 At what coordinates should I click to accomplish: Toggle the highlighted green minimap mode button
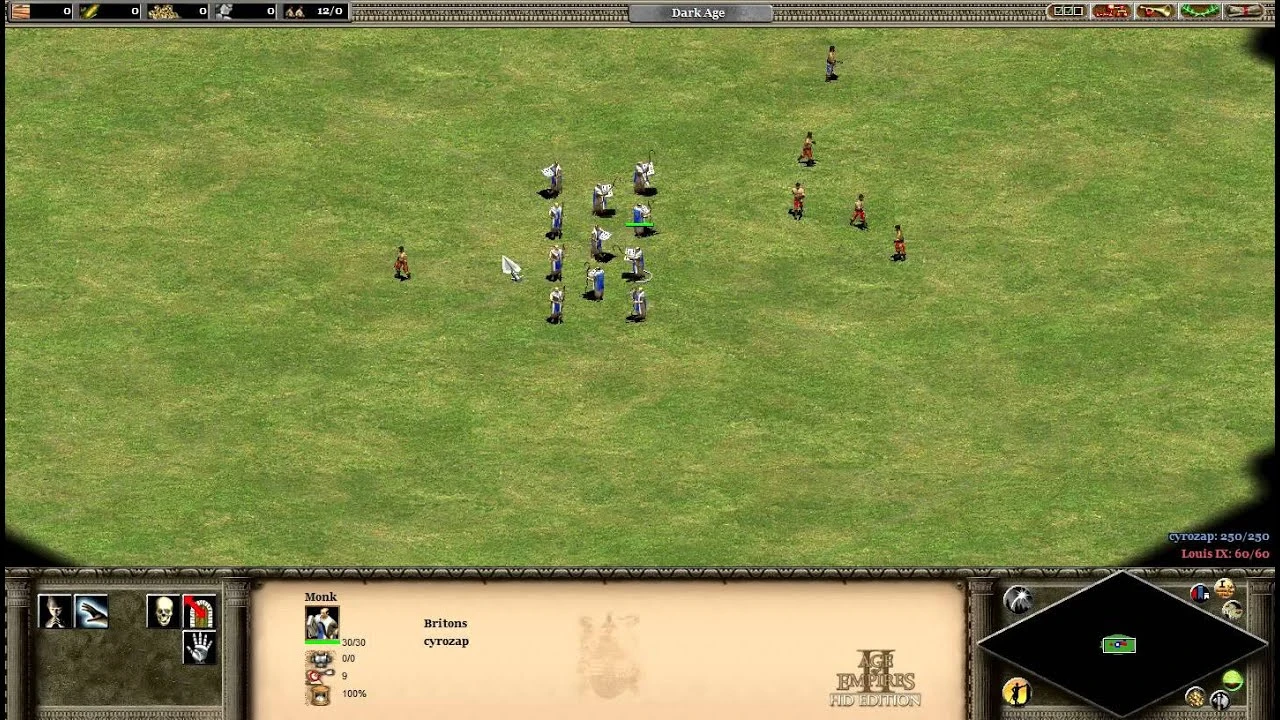(1233, 681)
